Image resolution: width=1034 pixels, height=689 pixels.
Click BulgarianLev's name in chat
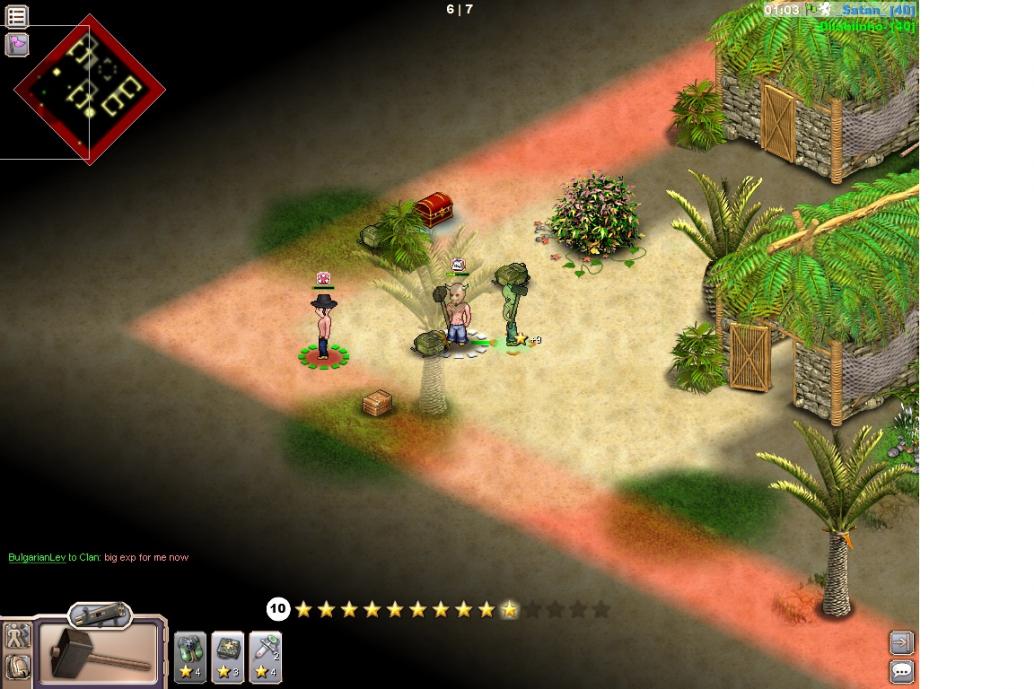click(x=37, y=557)
